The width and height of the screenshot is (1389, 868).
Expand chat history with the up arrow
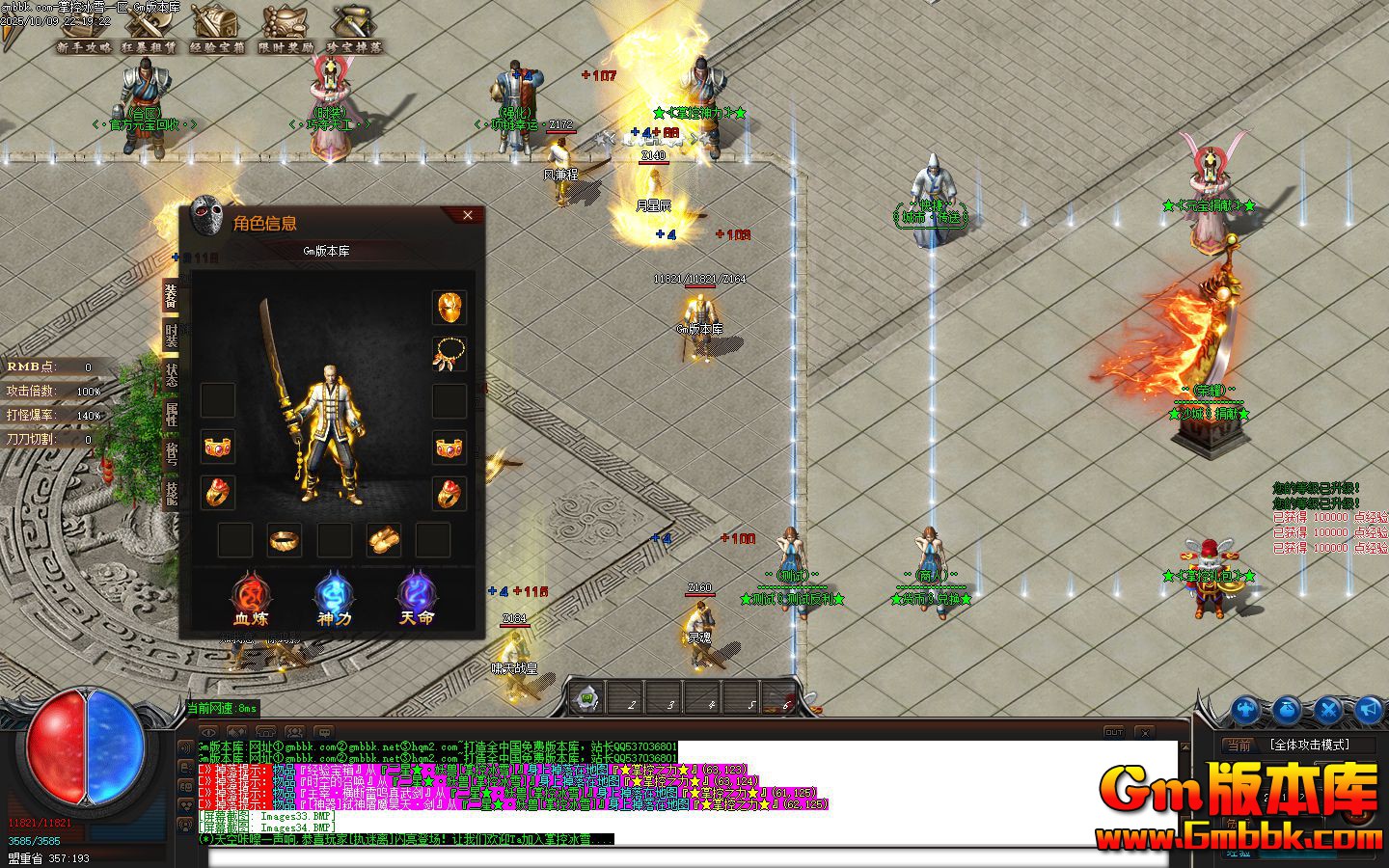1185,746
